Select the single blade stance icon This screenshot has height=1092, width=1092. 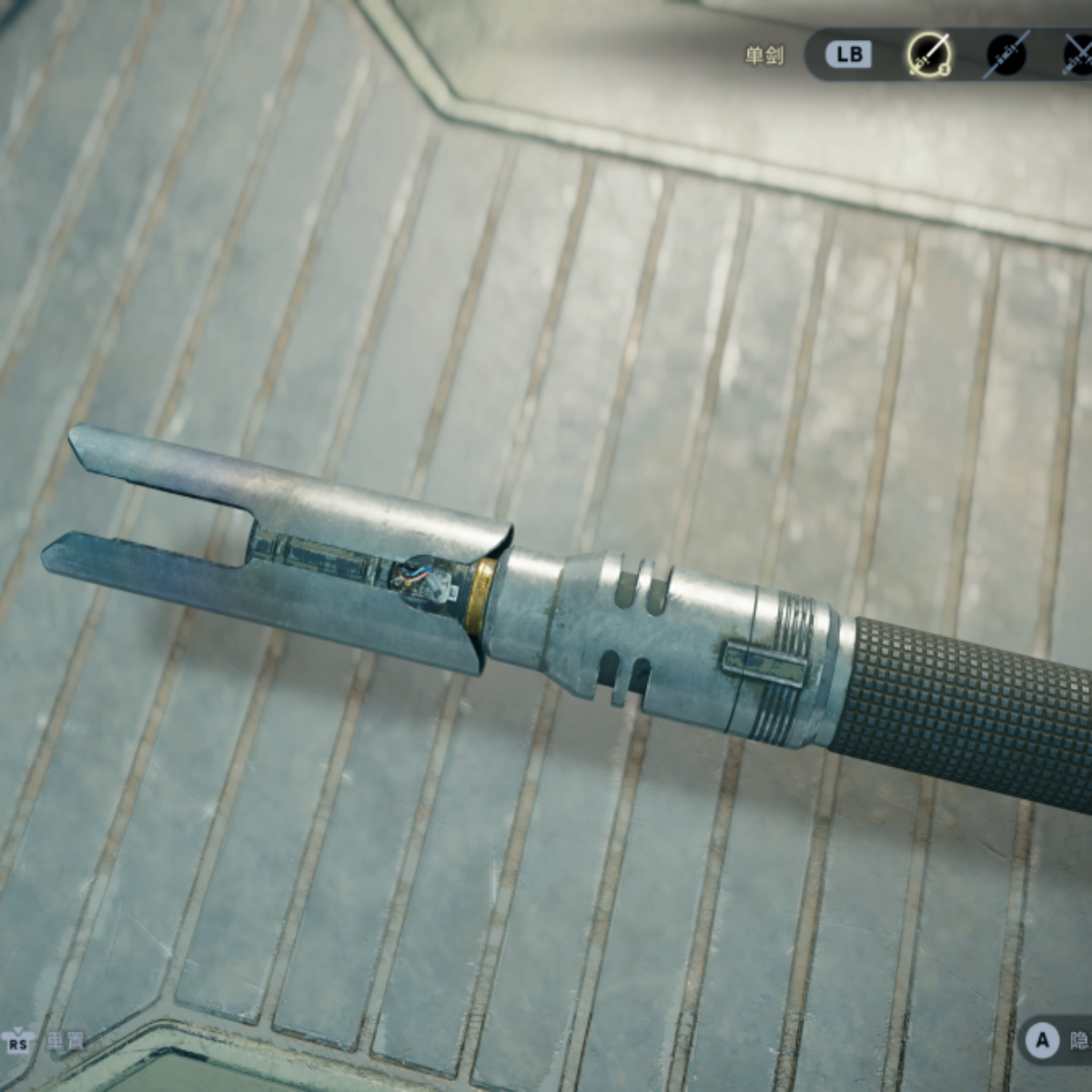click(928, 55)
